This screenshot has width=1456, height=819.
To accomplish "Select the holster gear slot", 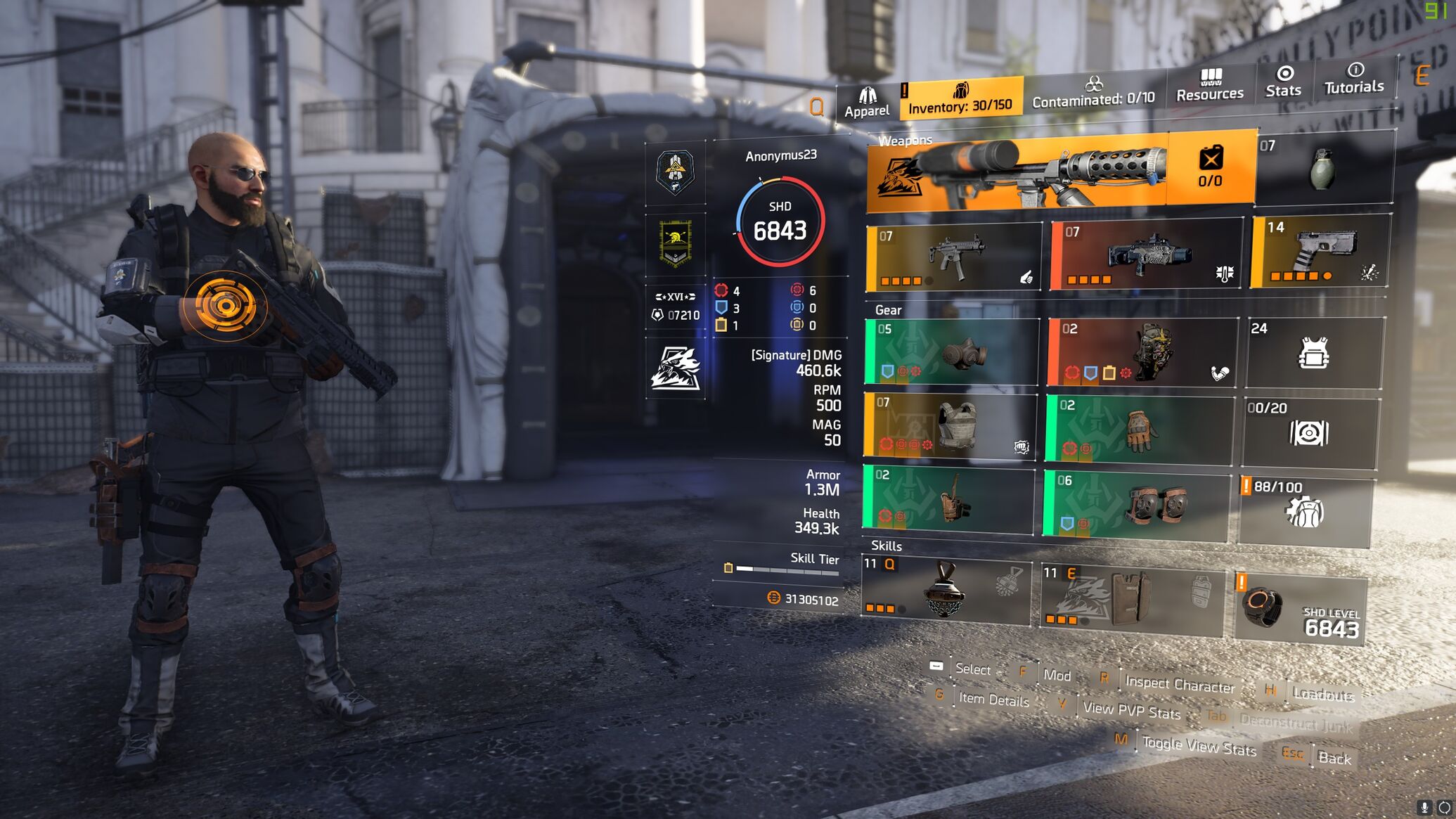I will coord(948,499).
